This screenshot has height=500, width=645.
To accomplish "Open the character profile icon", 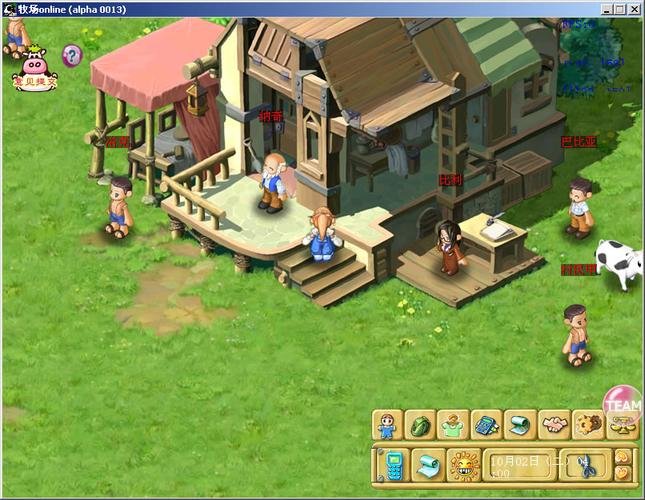I will point(388,425).
